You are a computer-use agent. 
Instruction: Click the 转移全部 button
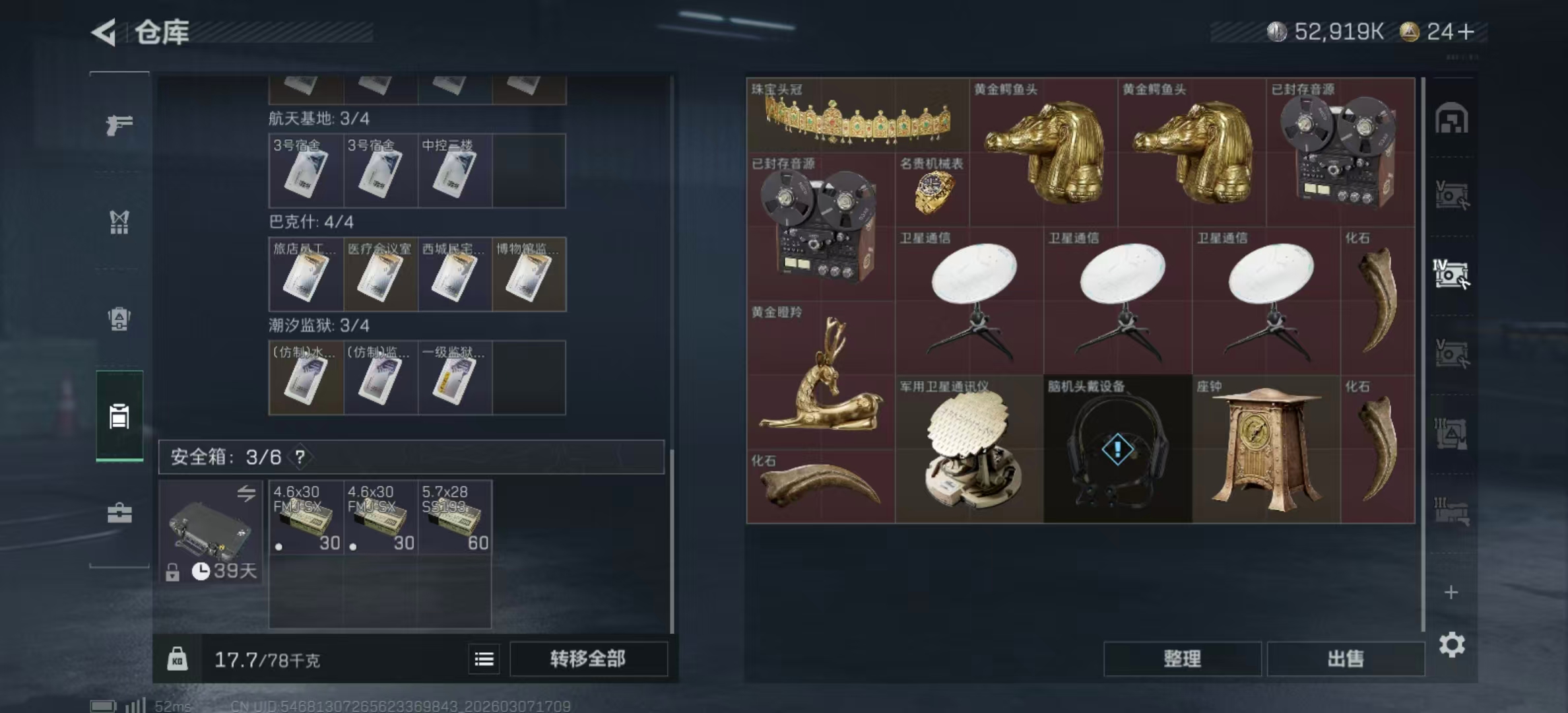(x=588, y=658)
